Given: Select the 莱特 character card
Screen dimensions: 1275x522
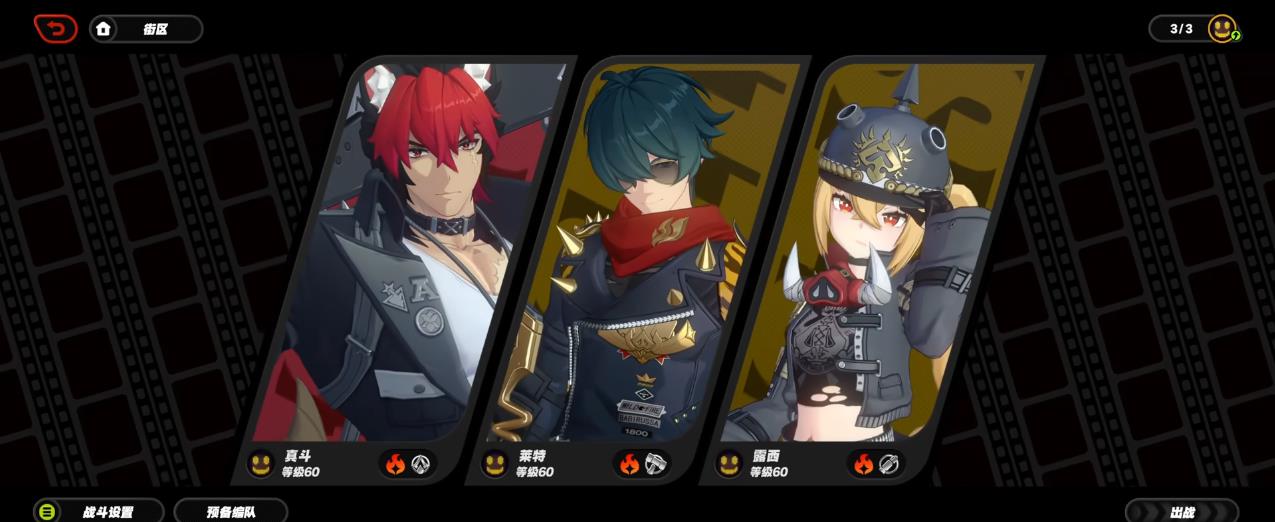Looking at the screenshot, I should [x=640, y=260].
